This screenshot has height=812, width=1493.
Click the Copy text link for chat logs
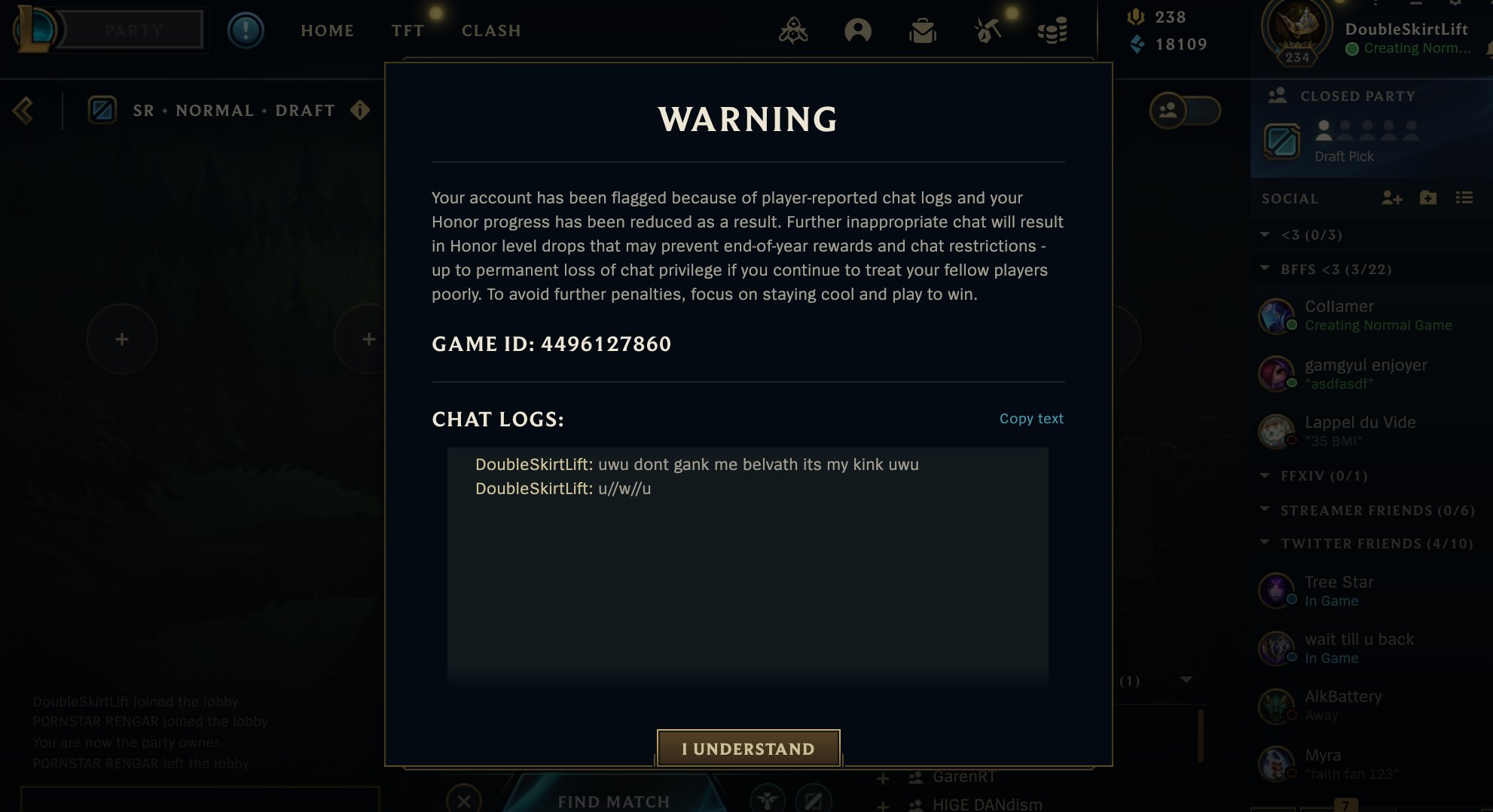click(1030, 418)
